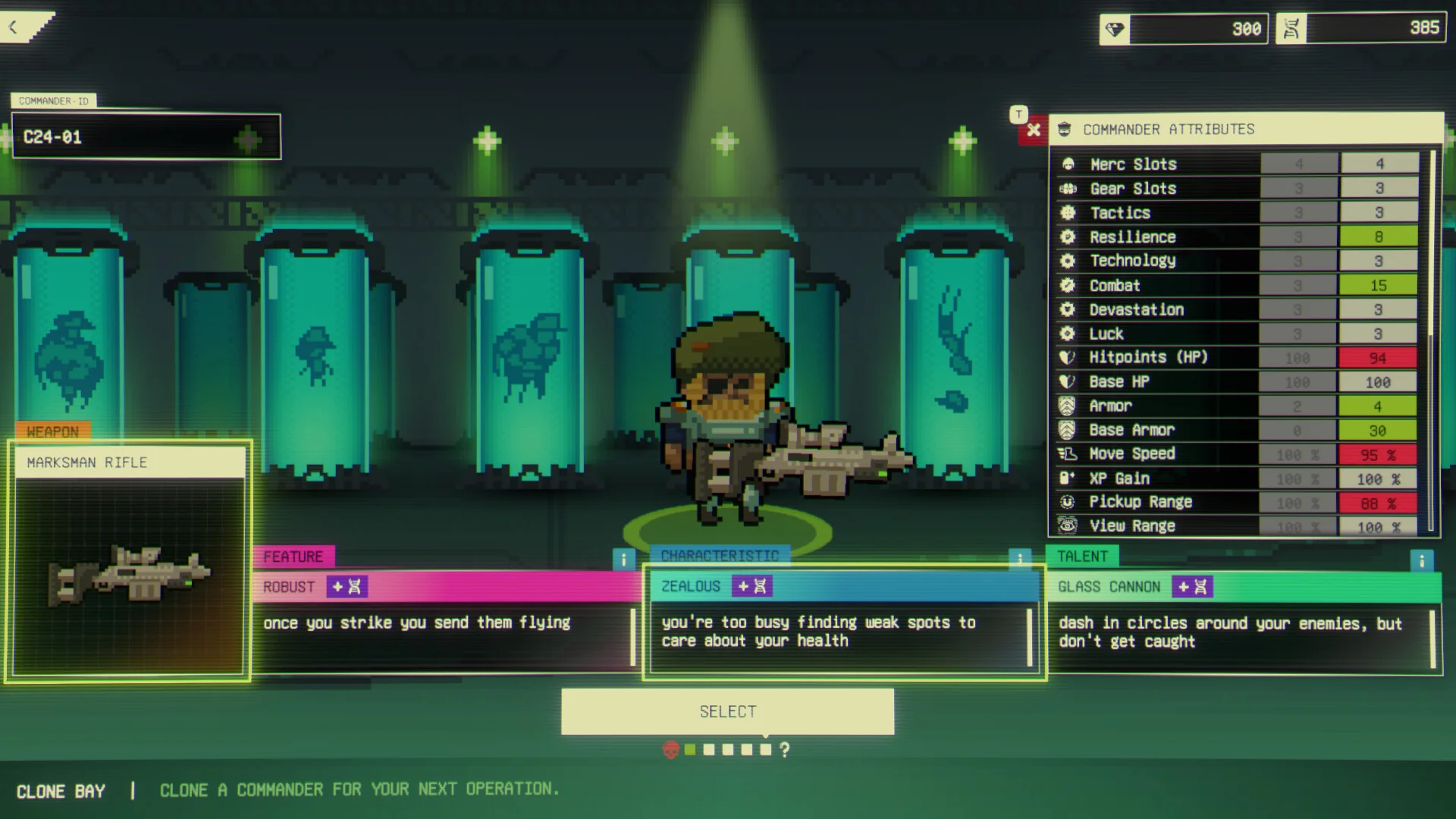Image resolution: width=1456 pixels, height=819 pixels.
Task: Edit the C24-01 commander ID field
Action: pos(146,137)
